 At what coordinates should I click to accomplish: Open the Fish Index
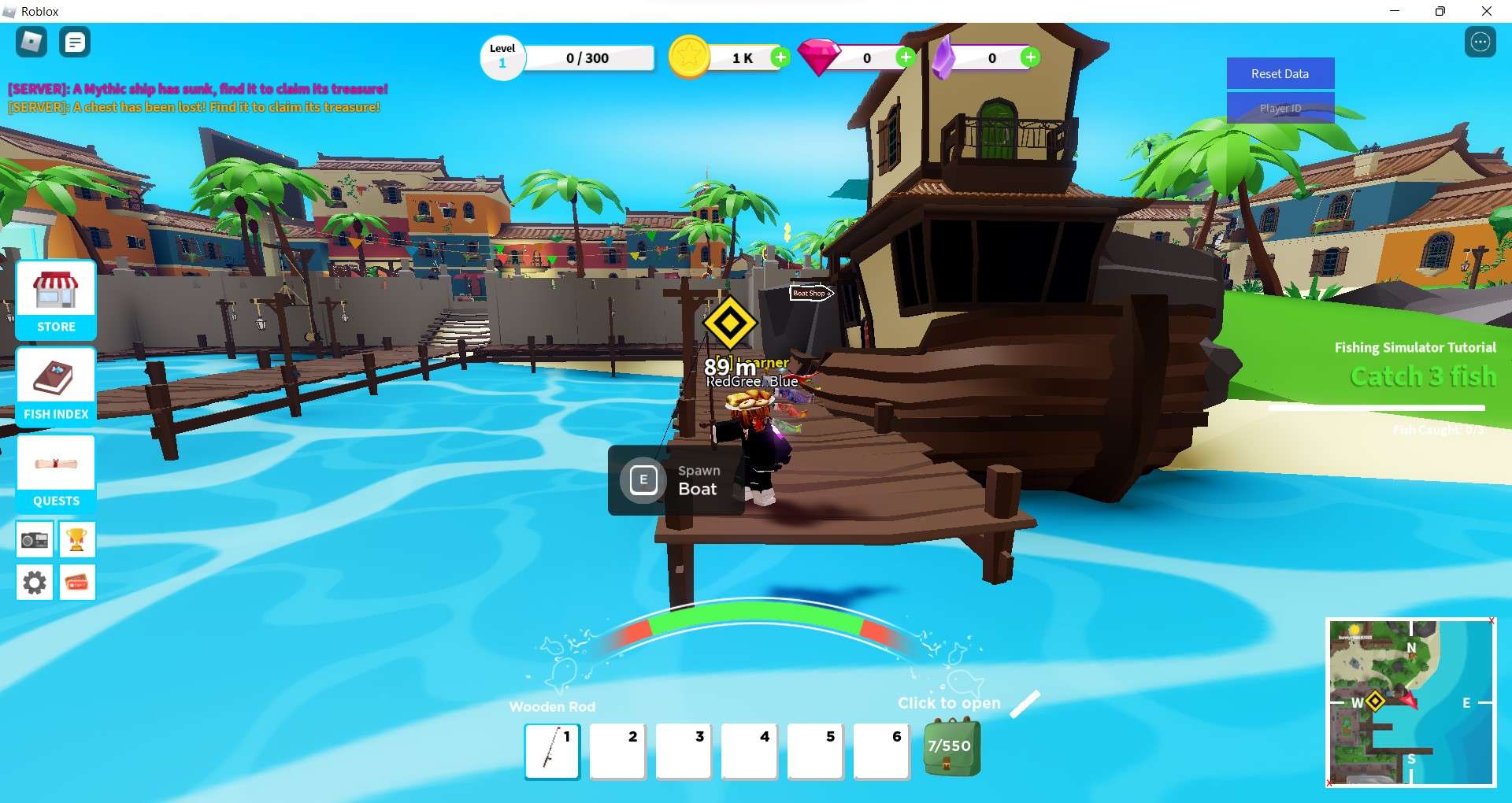click(x=55, y=386)
